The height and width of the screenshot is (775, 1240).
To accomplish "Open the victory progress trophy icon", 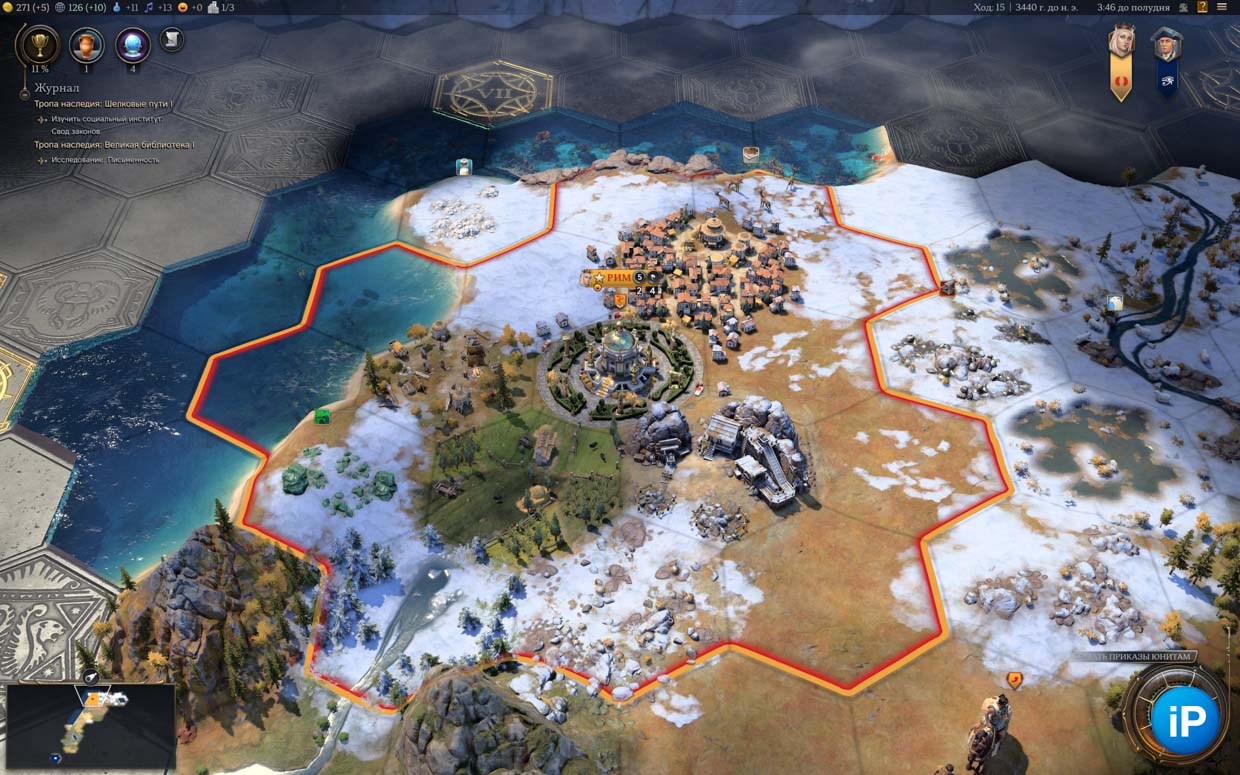I will (x=38, y=44).
